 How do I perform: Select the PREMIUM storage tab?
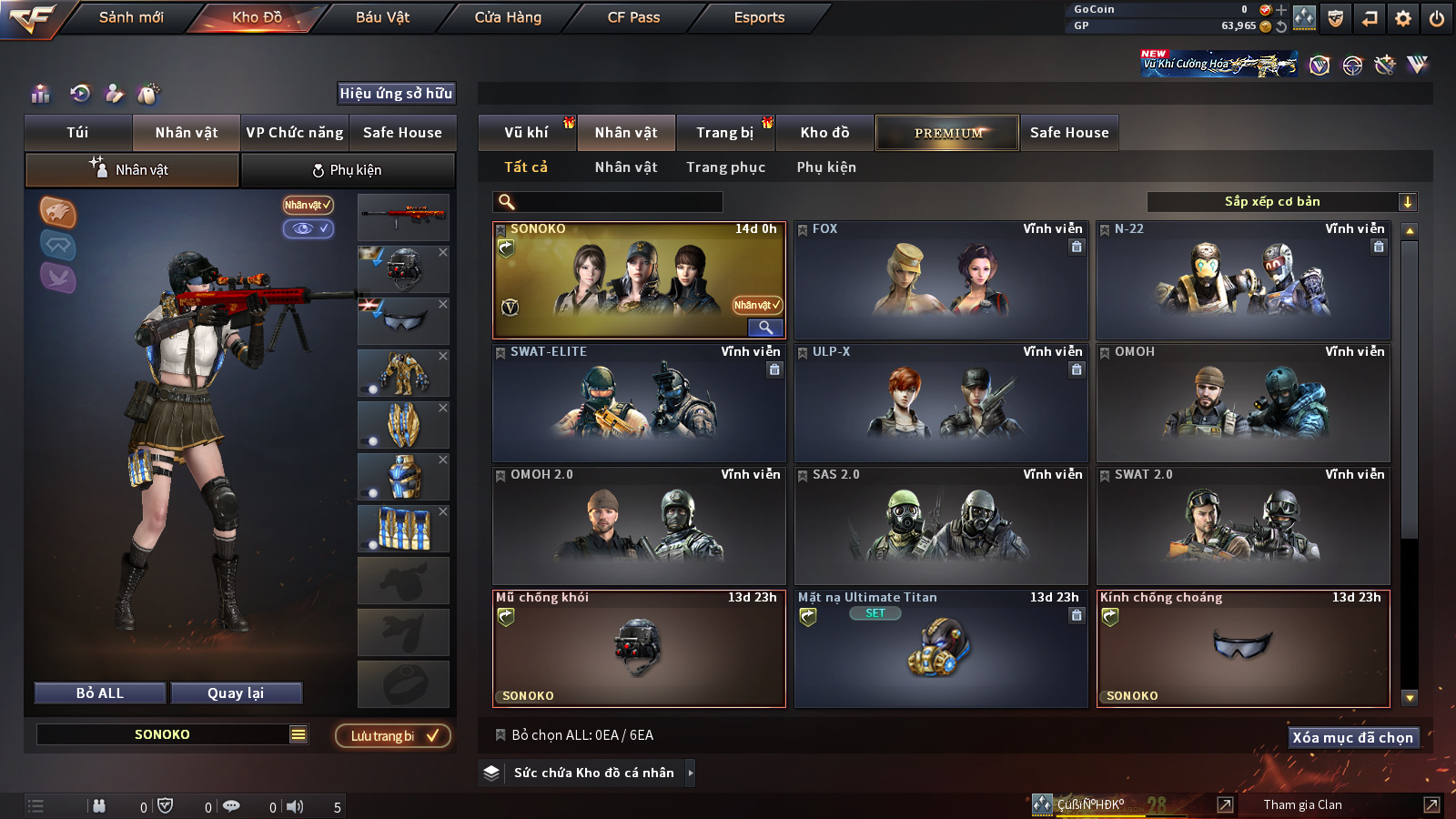[947, 133]
